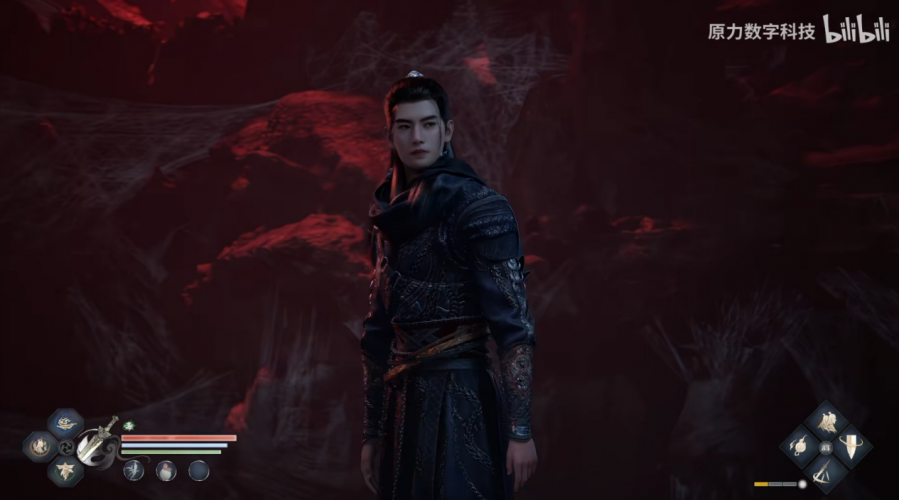Use the feather item in the round slot

click(x=133, y=470)
